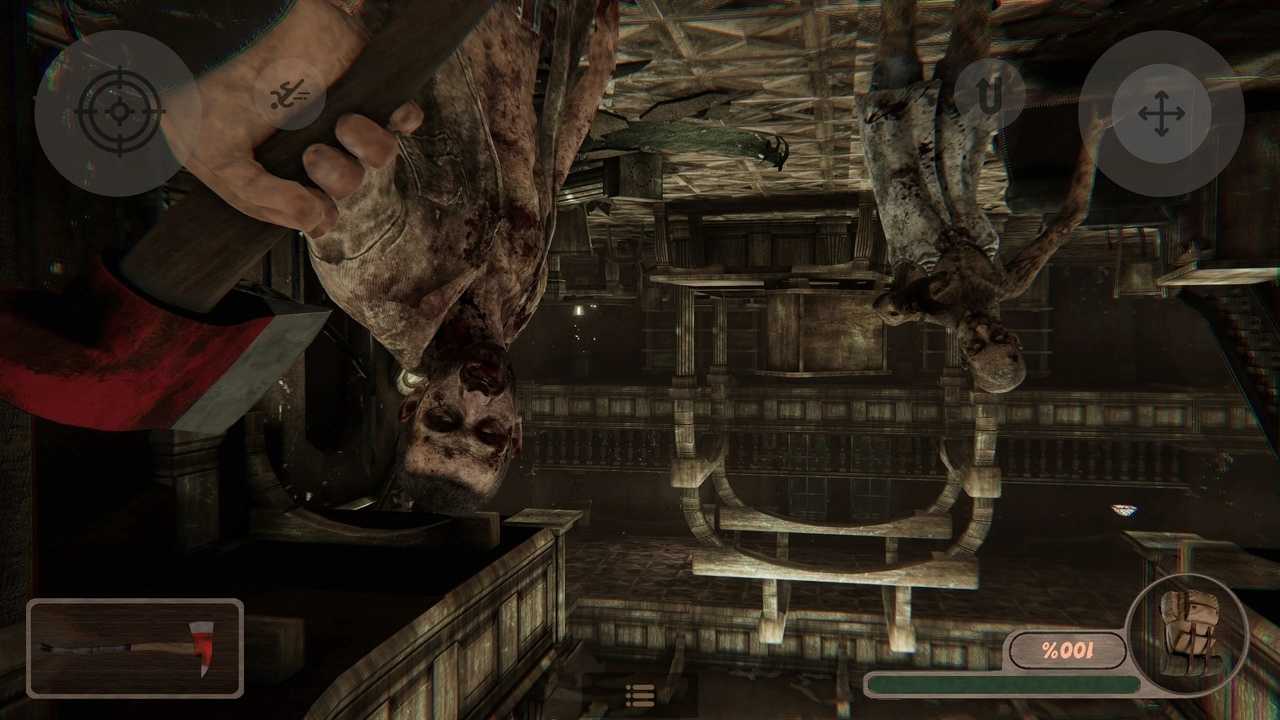Viewport: 1280px width, 720px height.
Task: Touch the four-arrow movement pad
Action: pos(1161,113)
